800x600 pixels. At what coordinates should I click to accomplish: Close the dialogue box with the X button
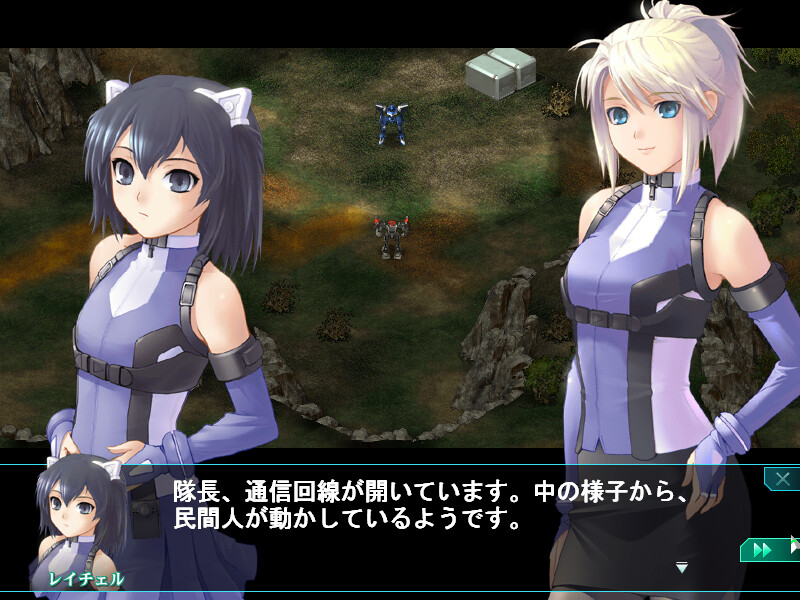click(x=781, y=478)
